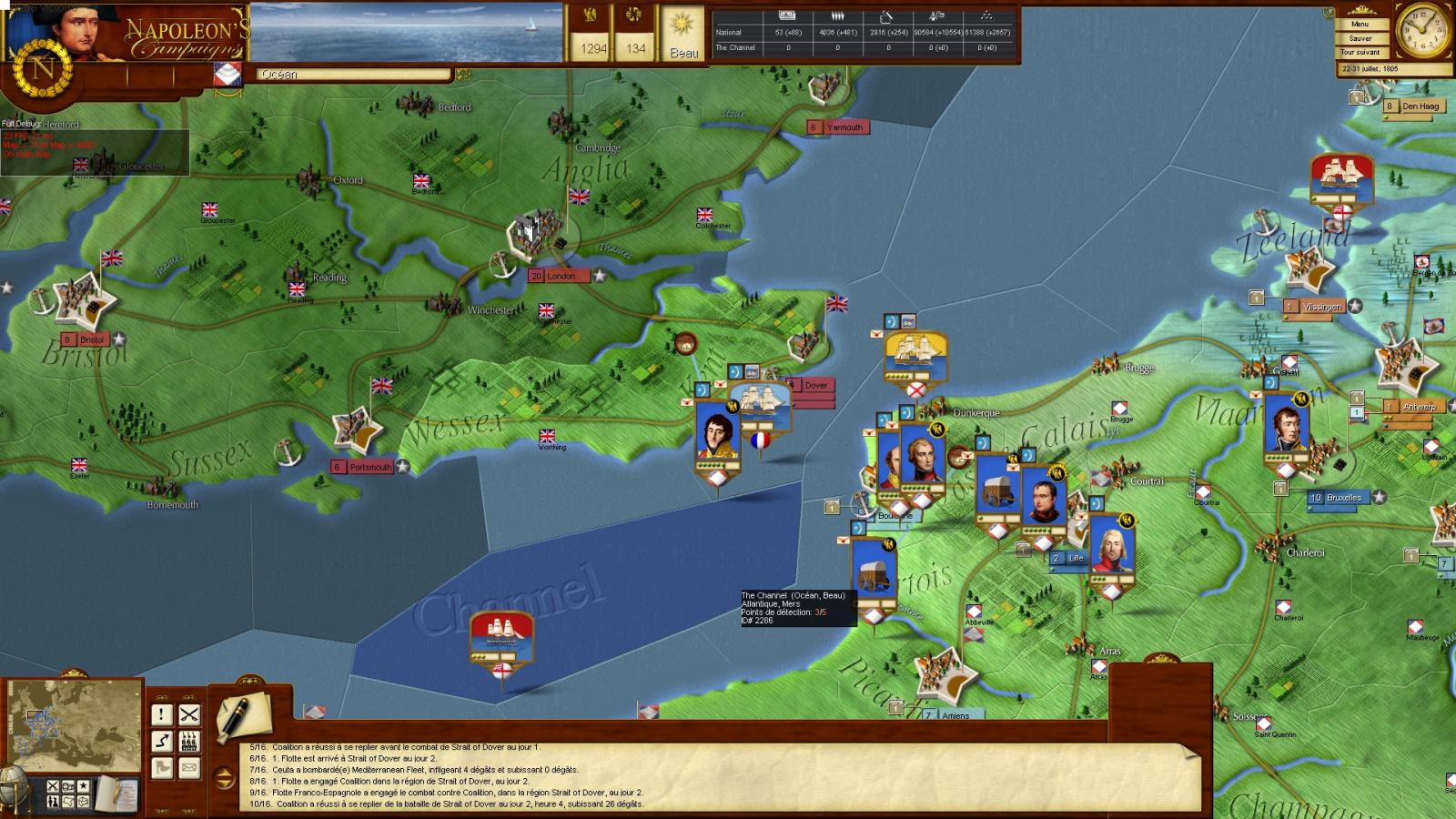Open Napoleon's golden N emblem

tap(42, 69)
